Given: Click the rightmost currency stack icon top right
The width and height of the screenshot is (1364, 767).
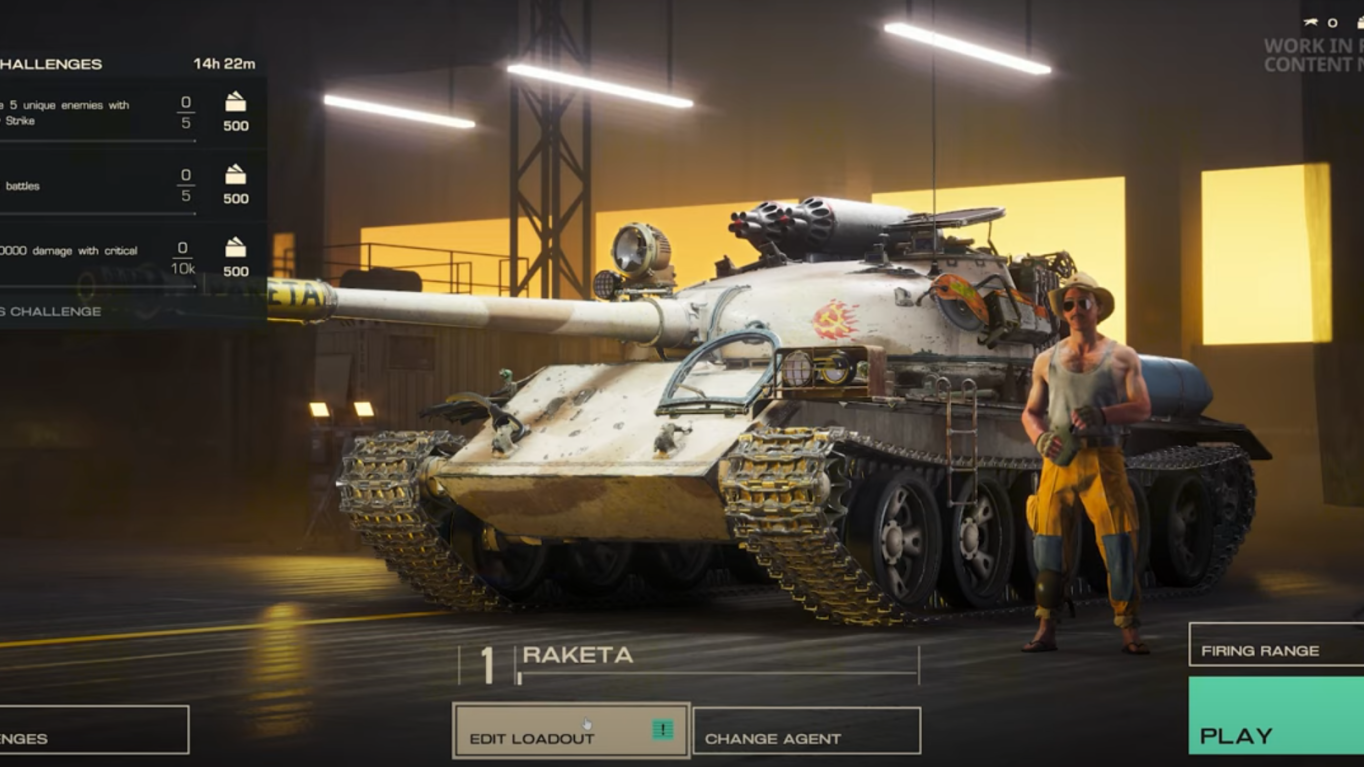Looking at the screenshot, I should click(x=1360, y=22).
